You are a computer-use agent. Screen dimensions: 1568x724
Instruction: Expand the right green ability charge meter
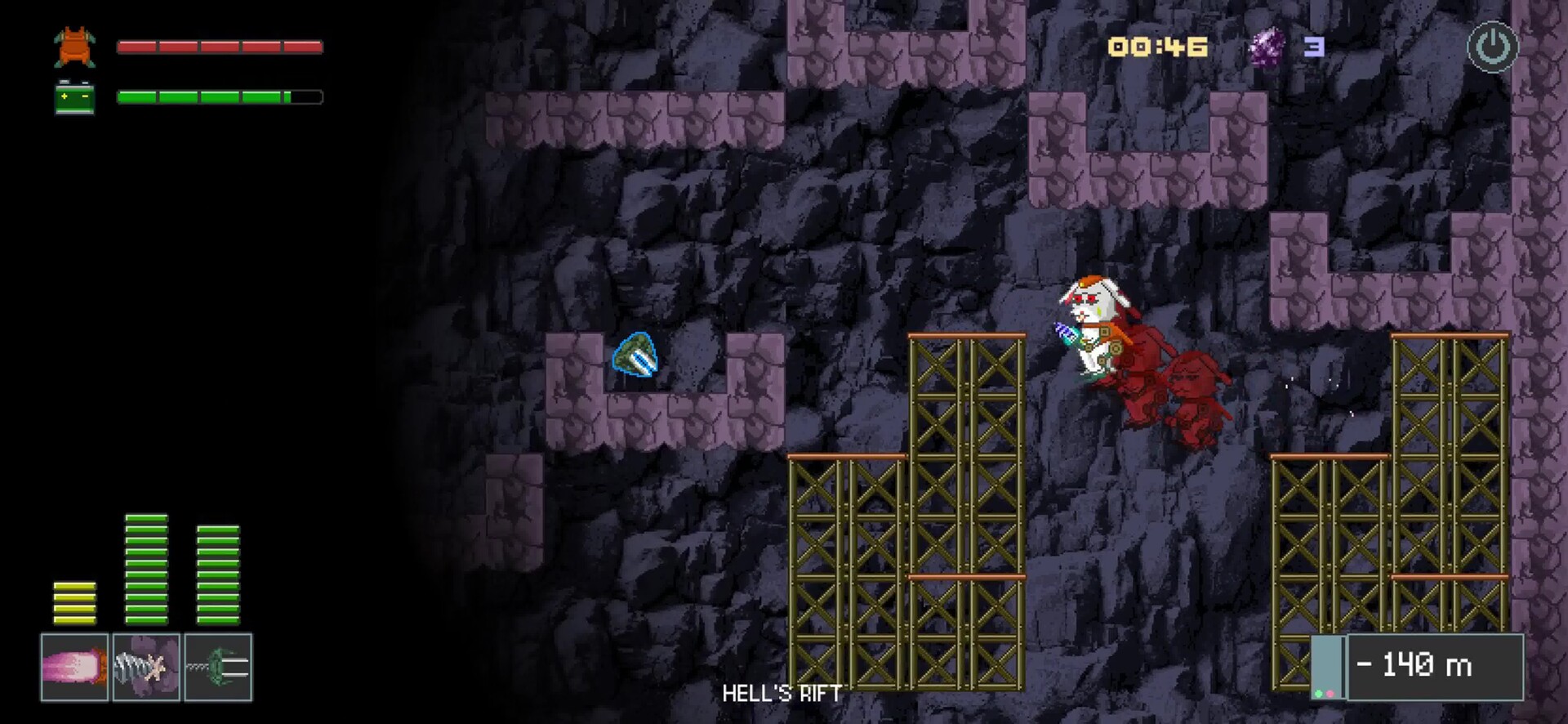pos(218,576)
